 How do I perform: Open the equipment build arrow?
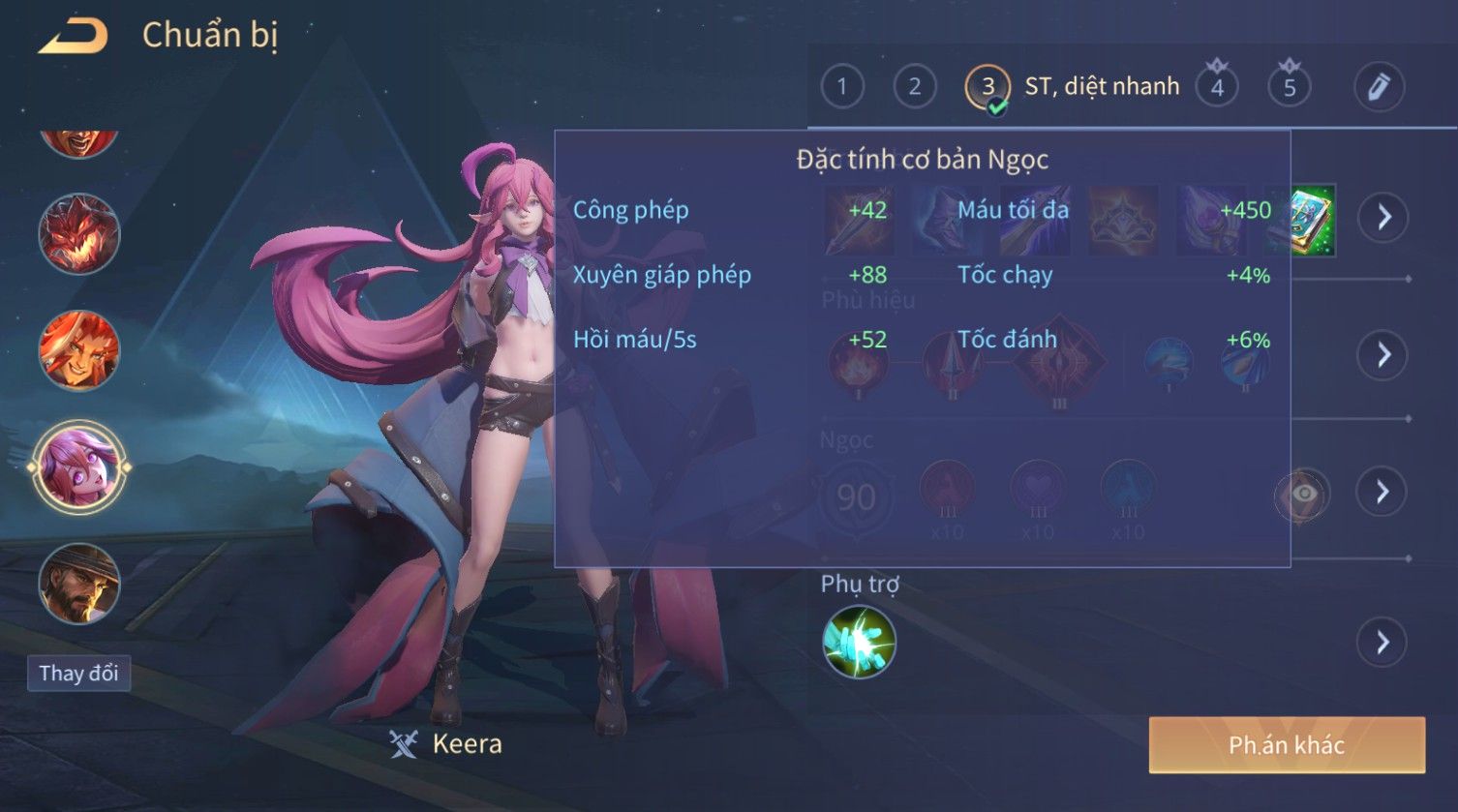point(1383,217)
